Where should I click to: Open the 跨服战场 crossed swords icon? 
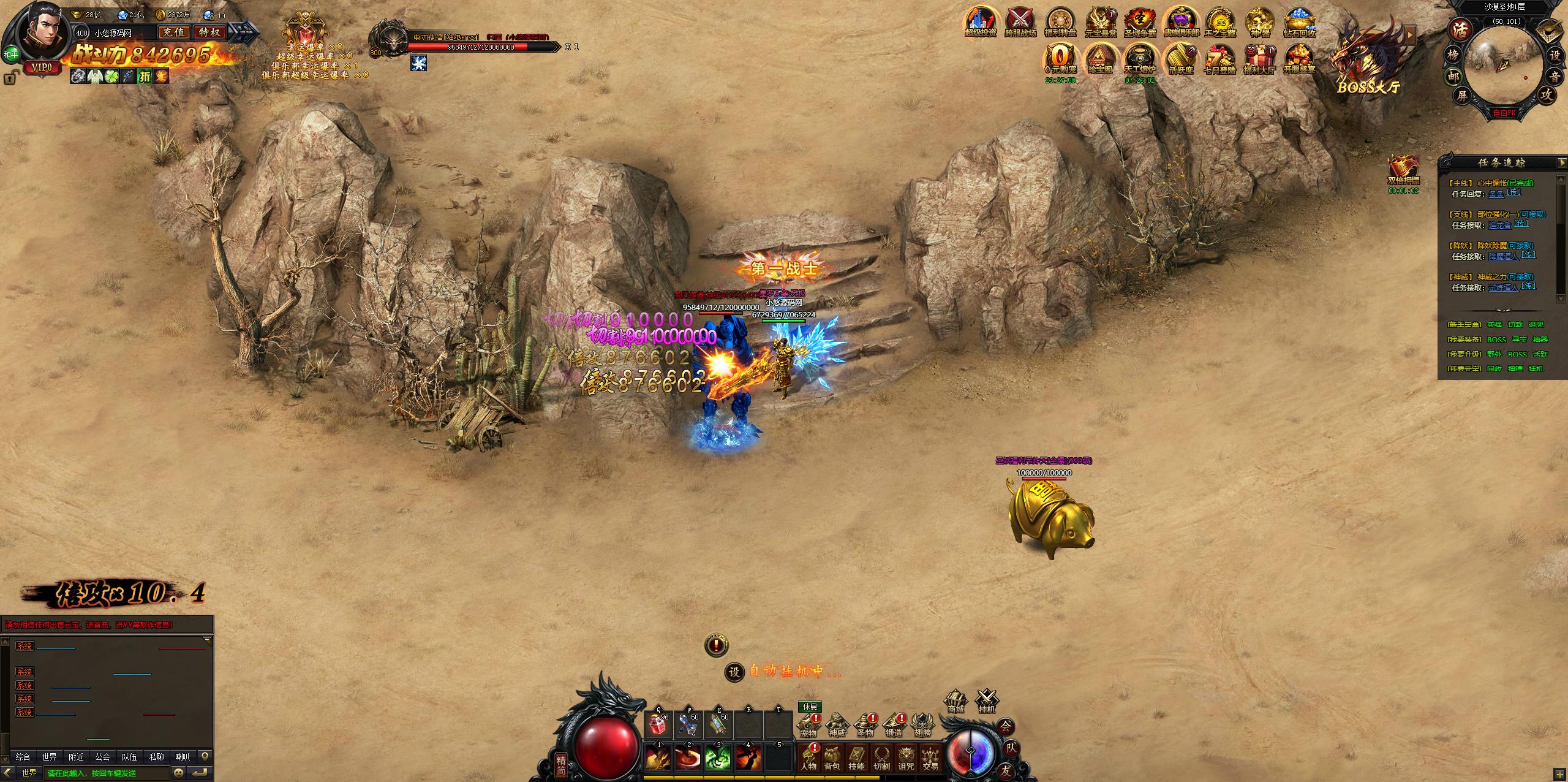[x=1020, y=22]
